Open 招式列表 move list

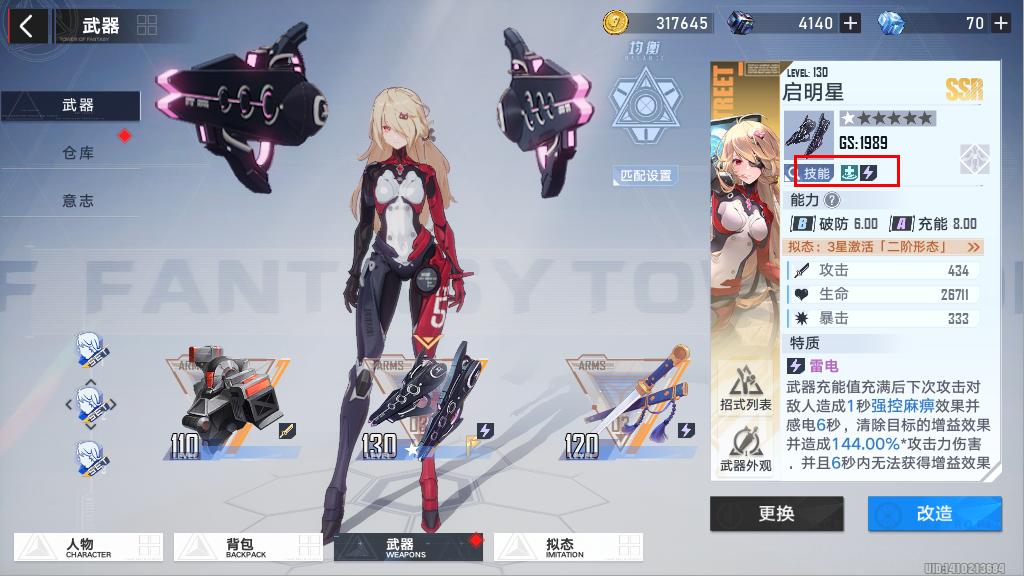(745, 387)
